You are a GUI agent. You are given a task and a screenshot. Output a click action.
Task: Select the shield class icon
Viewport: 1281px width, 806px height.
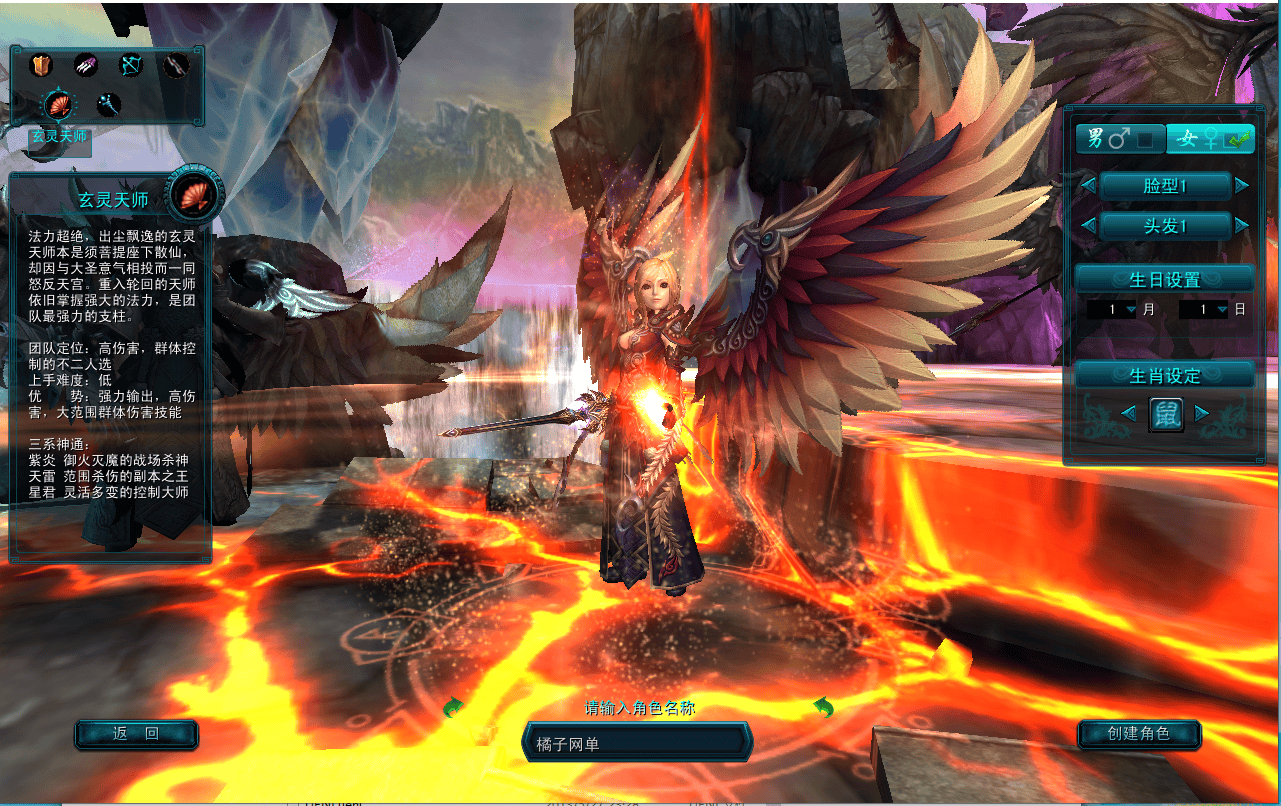pyautogui.click(x=41, y=66)
